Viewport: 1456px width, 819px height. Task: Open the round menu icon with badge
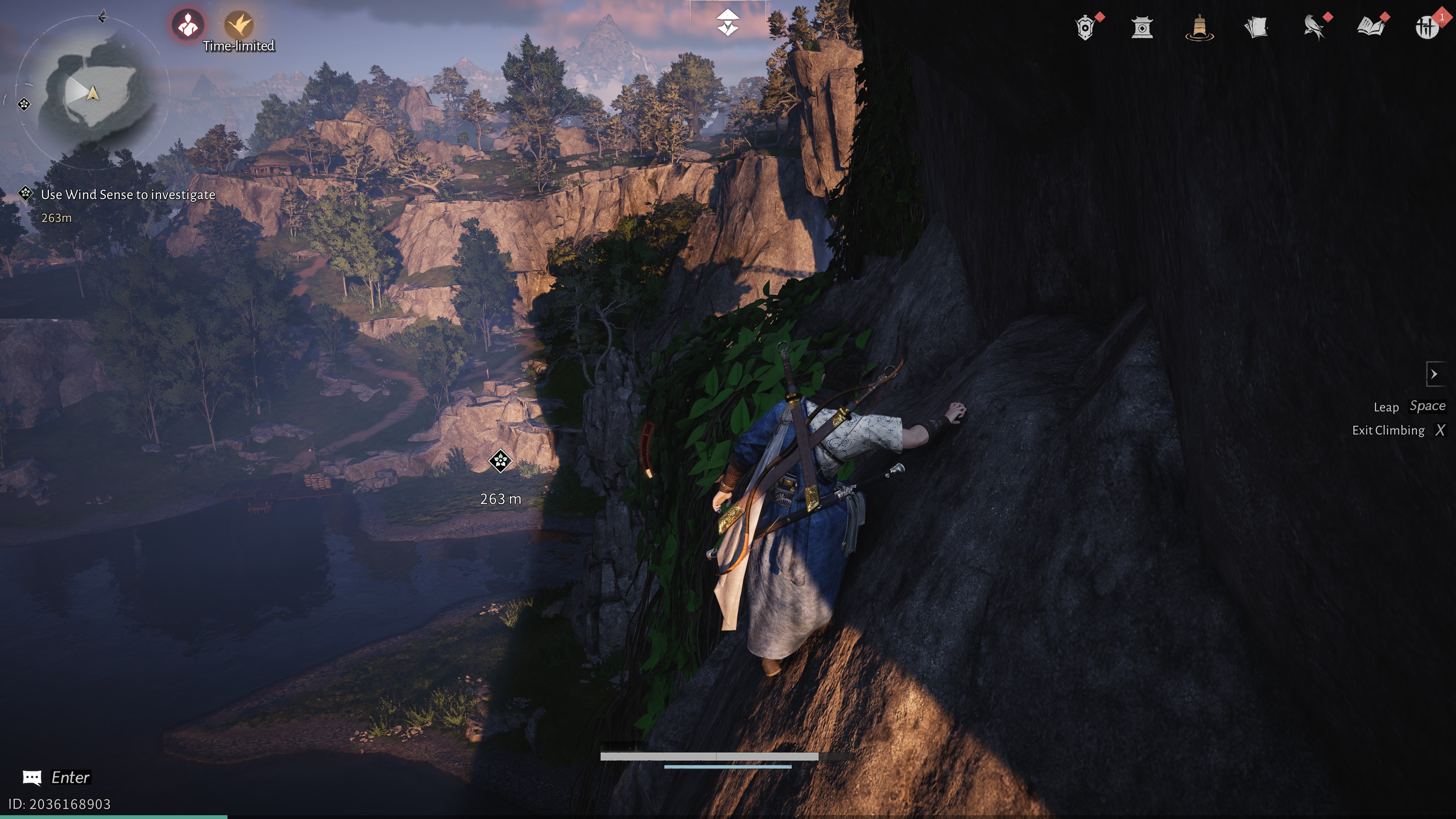1426,27
